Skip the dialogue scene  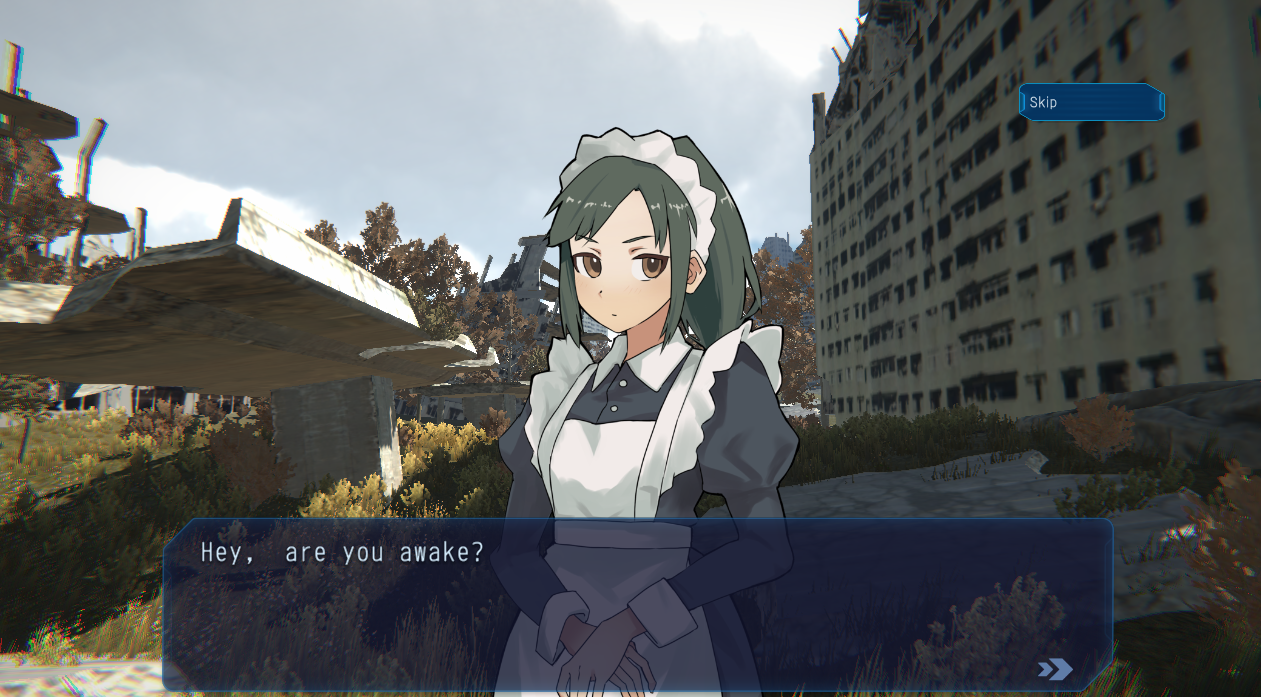[1091, 102]
